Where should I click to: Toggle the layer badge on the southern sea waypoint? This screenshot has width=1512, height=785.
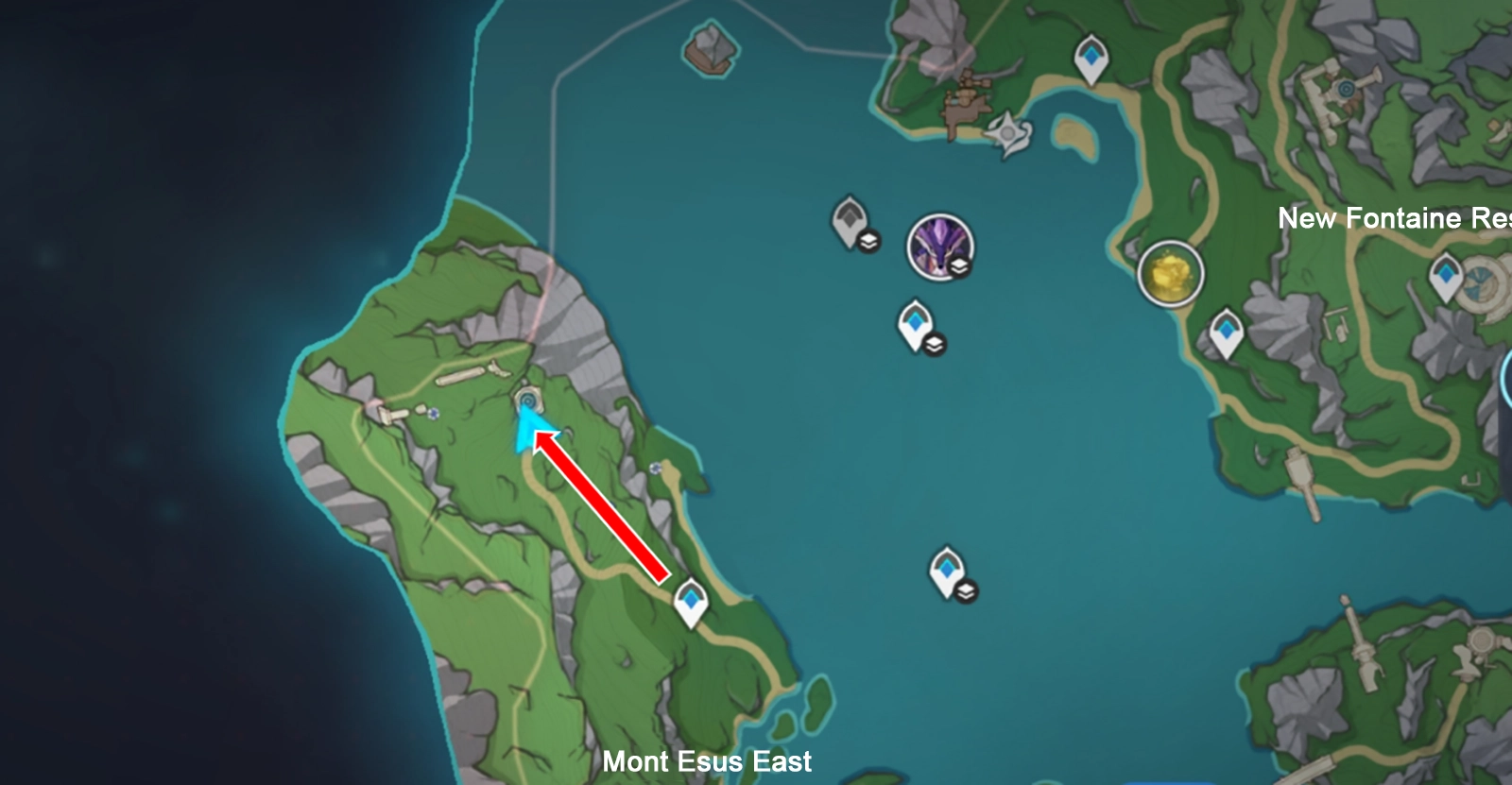pyautogui.click(x=966, y=592)
